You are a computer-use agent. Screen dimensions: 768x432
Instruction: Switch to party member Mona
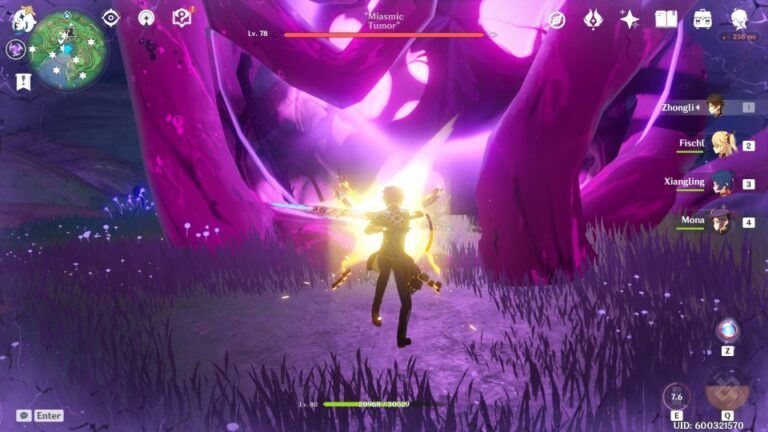point(720,221)
